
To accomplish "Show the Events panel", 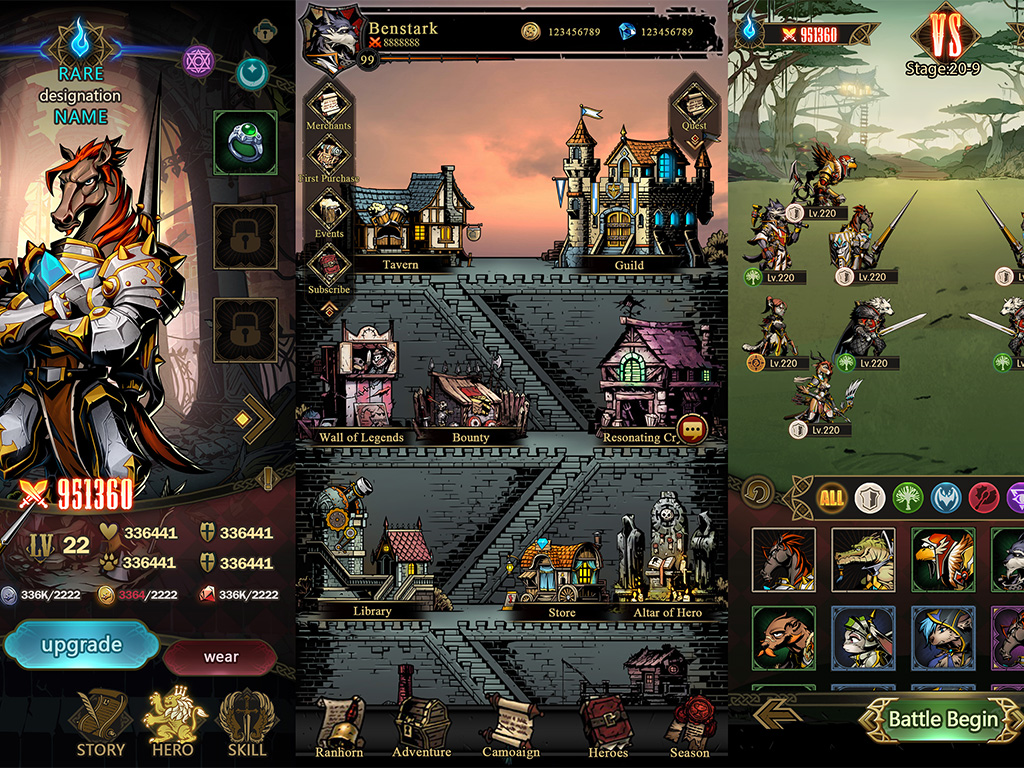I will pos(328,213).
